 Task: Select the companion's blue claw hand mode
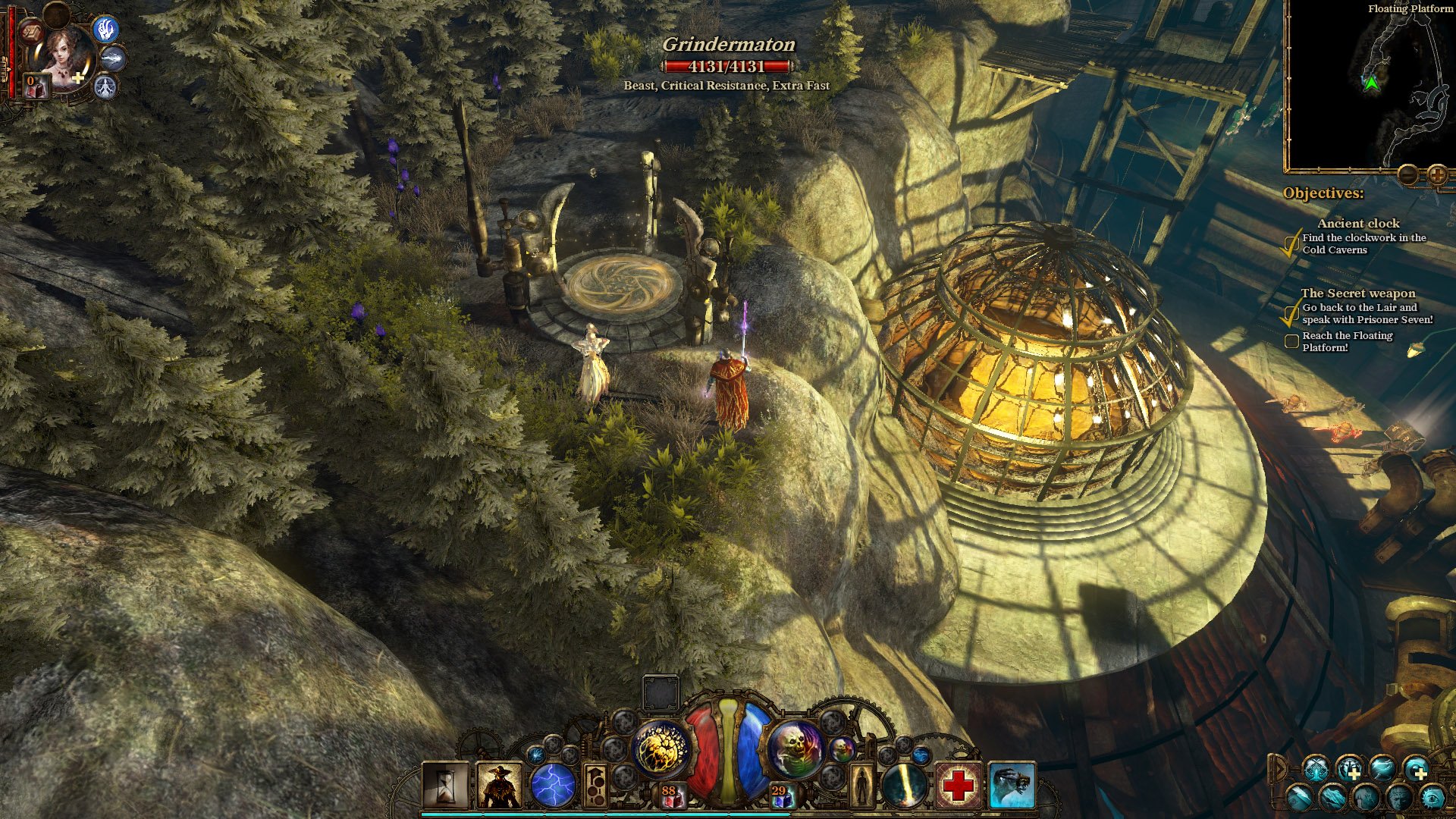point(107,29)
